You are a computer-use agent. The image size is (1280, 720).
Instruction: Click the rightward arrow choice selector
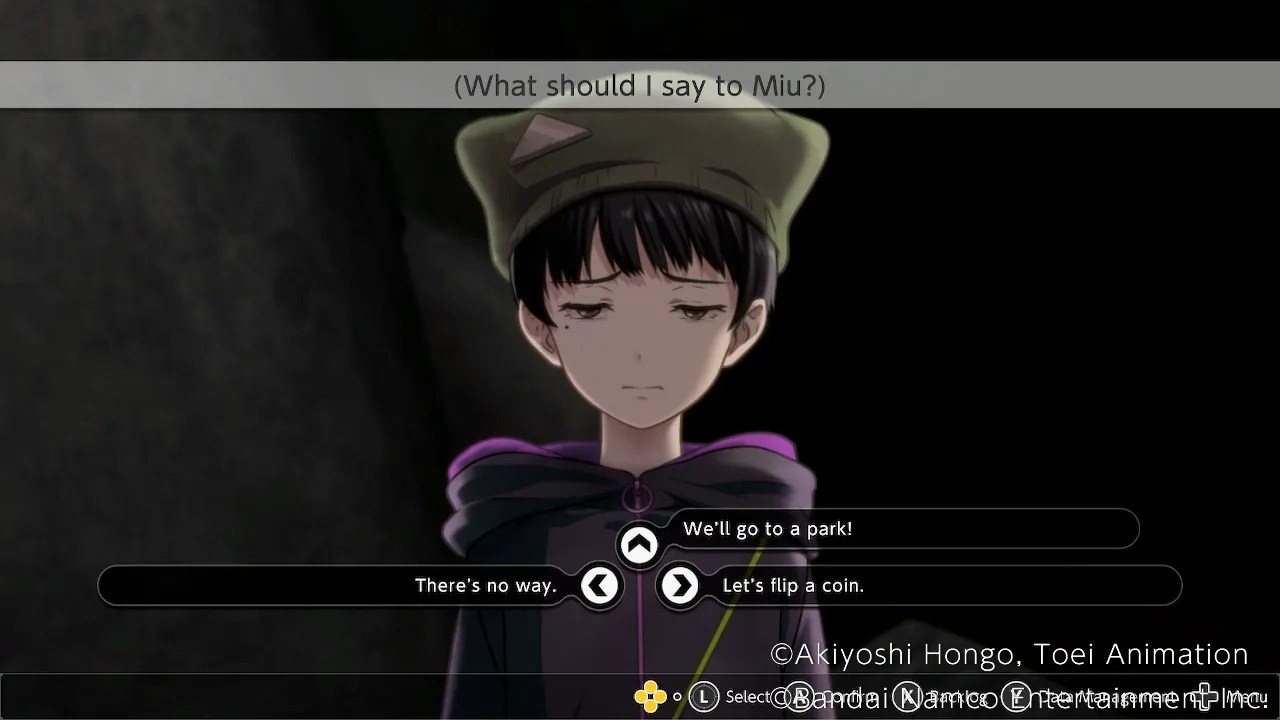pos(679,586)
